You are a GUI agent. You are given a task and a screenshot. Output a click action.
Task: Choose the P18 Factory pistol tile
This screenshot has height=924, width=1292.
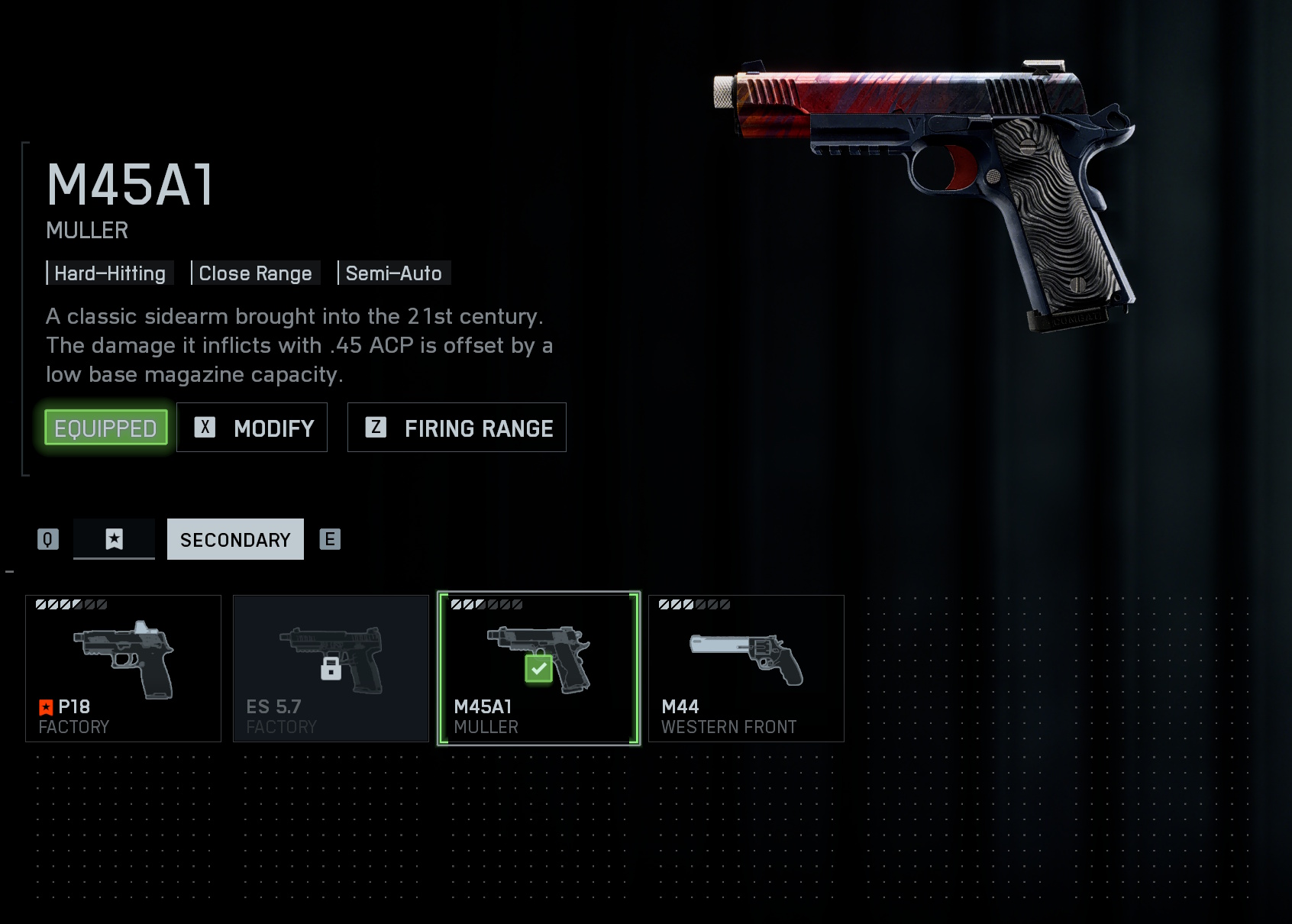coord(123,668)
